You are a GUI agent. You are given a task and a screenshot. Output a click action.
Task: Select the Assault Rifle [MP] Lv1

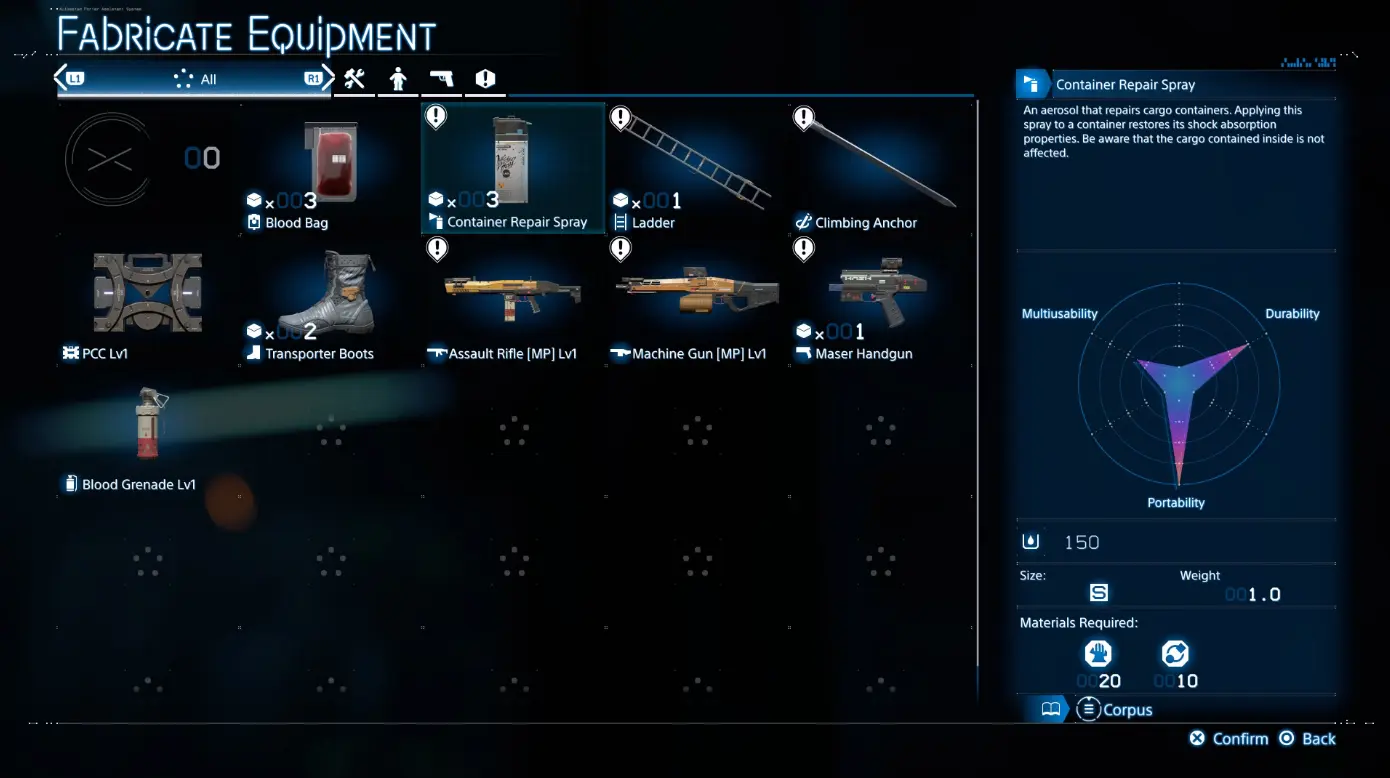(513, 299)
